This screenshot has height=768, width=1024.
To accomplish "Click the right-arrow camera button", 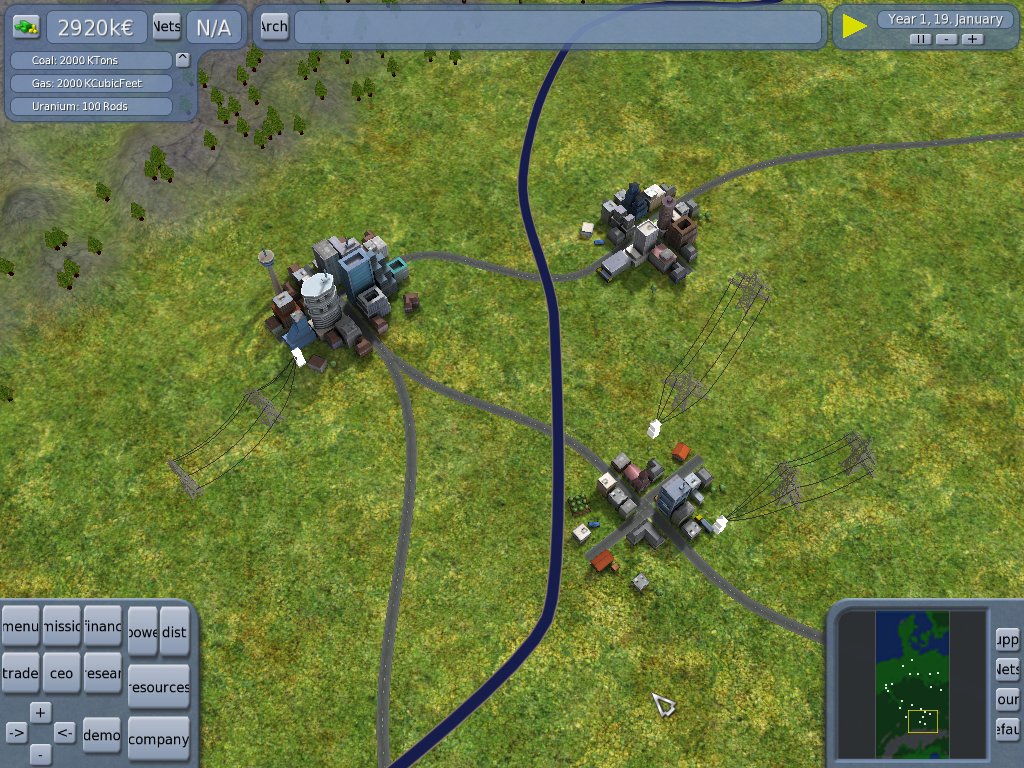I will (16, 733).
